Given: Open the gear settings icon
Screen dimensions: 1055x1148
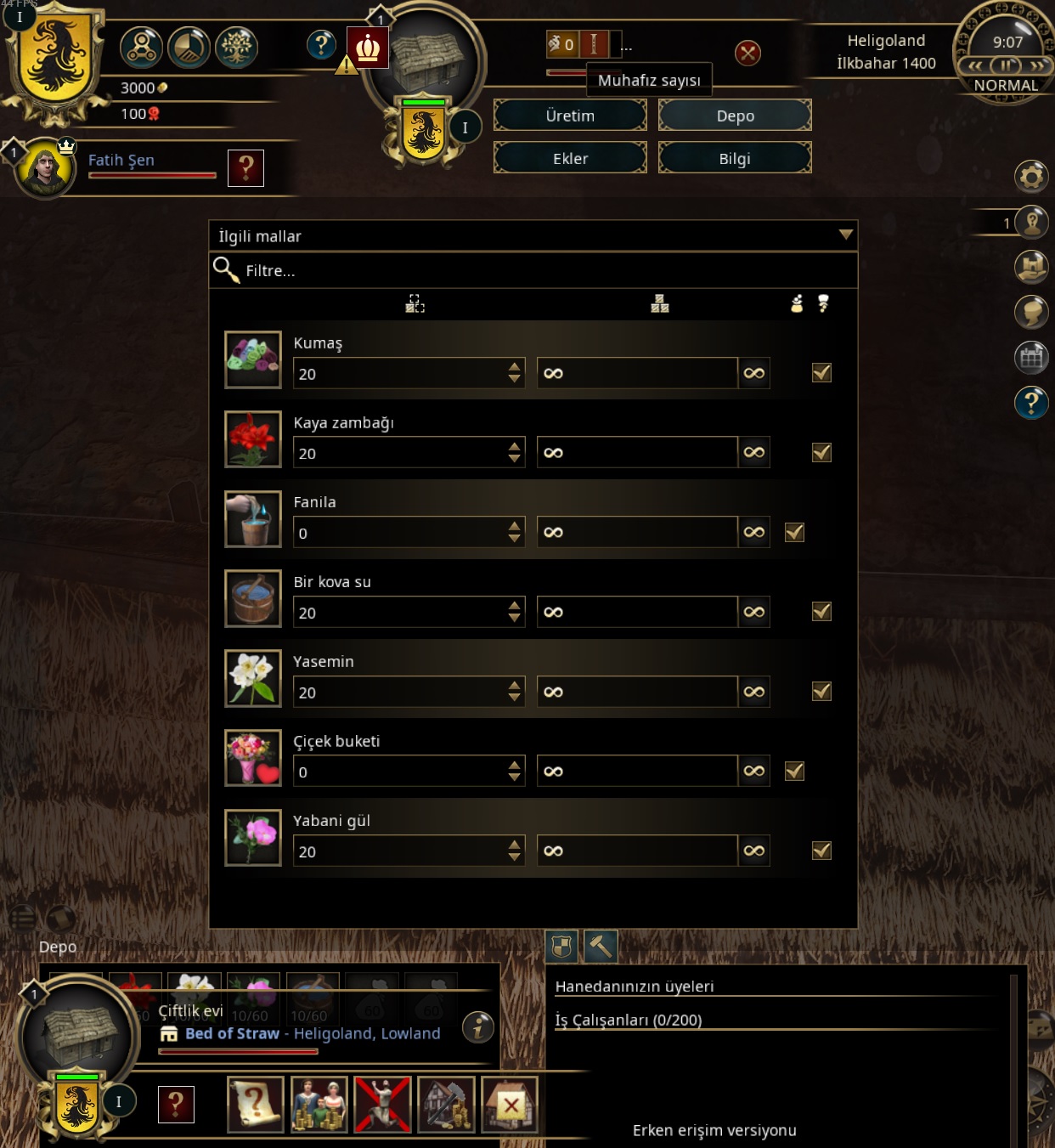Looking at the screenshot, I should coord(1031,177).
